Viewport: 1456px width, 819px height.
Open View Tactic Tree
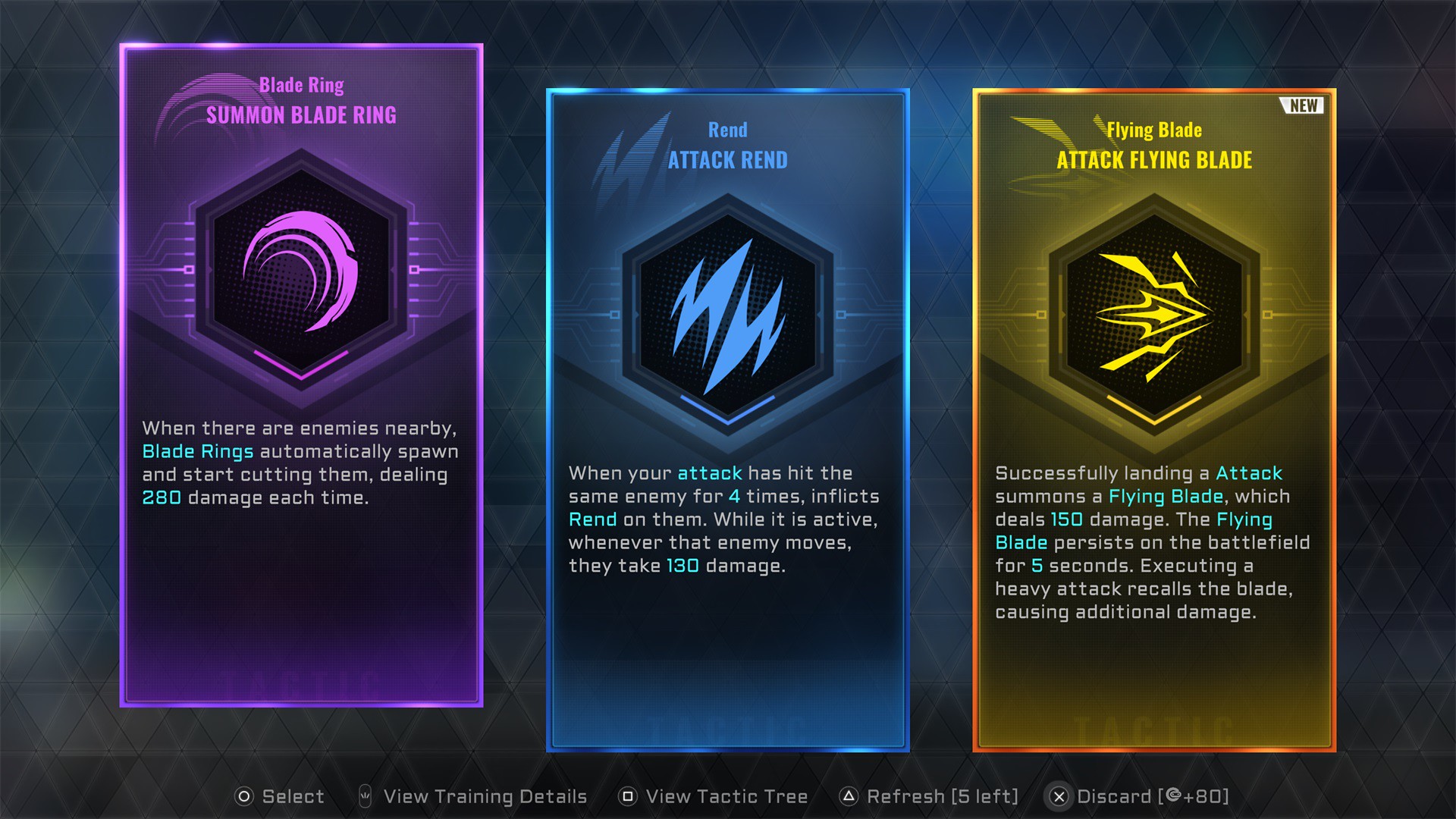tap(726, 796)
